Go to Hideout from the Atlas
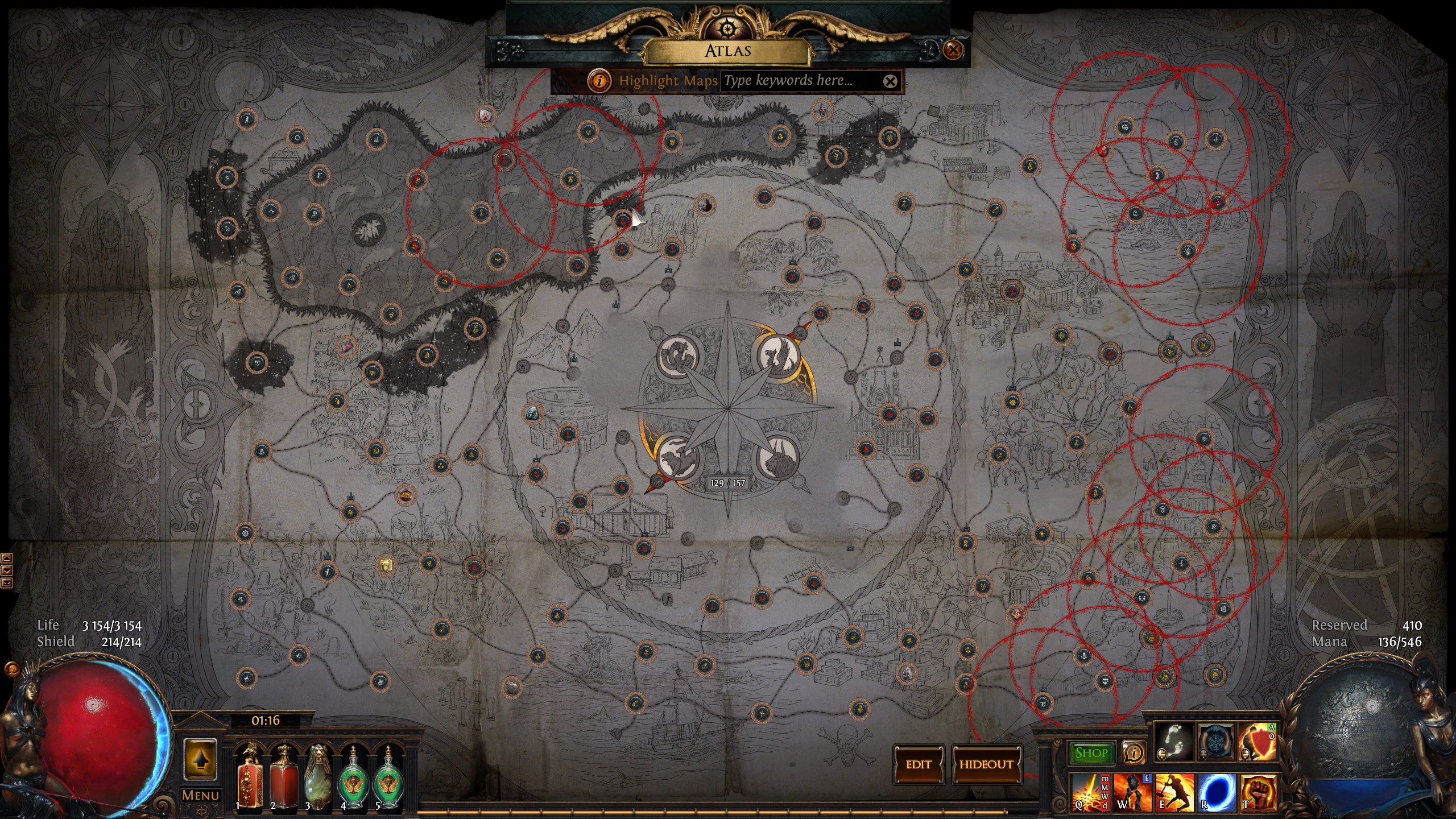This screenshot has height=819, width=1456. 986,764
